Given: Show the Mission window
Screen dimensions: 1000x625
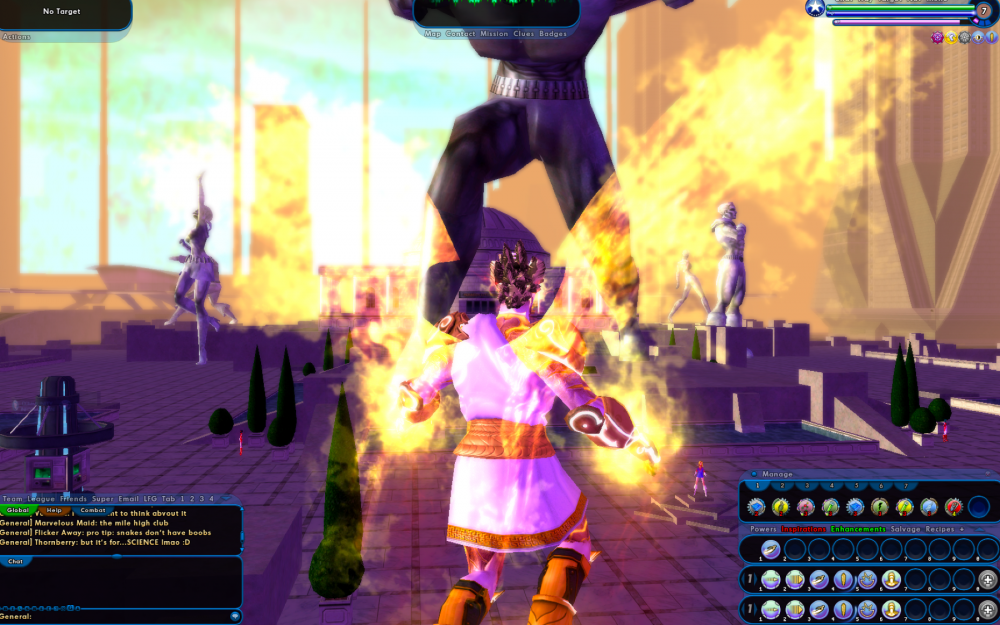Looking at the screenshot, I should coord(494,34).
